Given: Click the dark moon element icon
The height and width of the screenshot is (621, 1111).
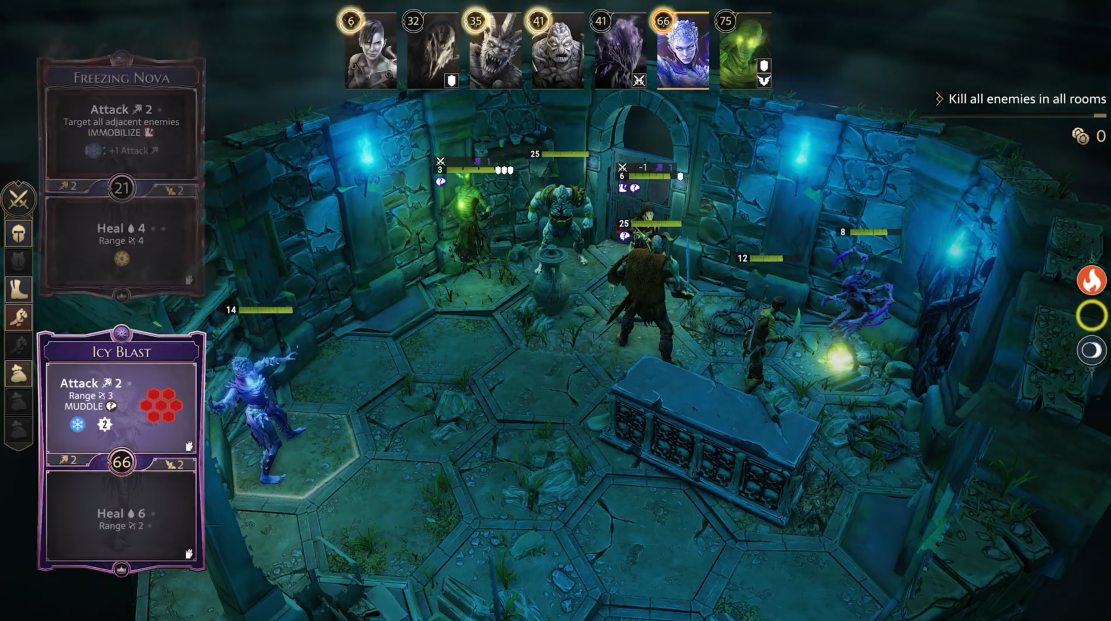Looking at the screenshot, I should [1091, 351].
